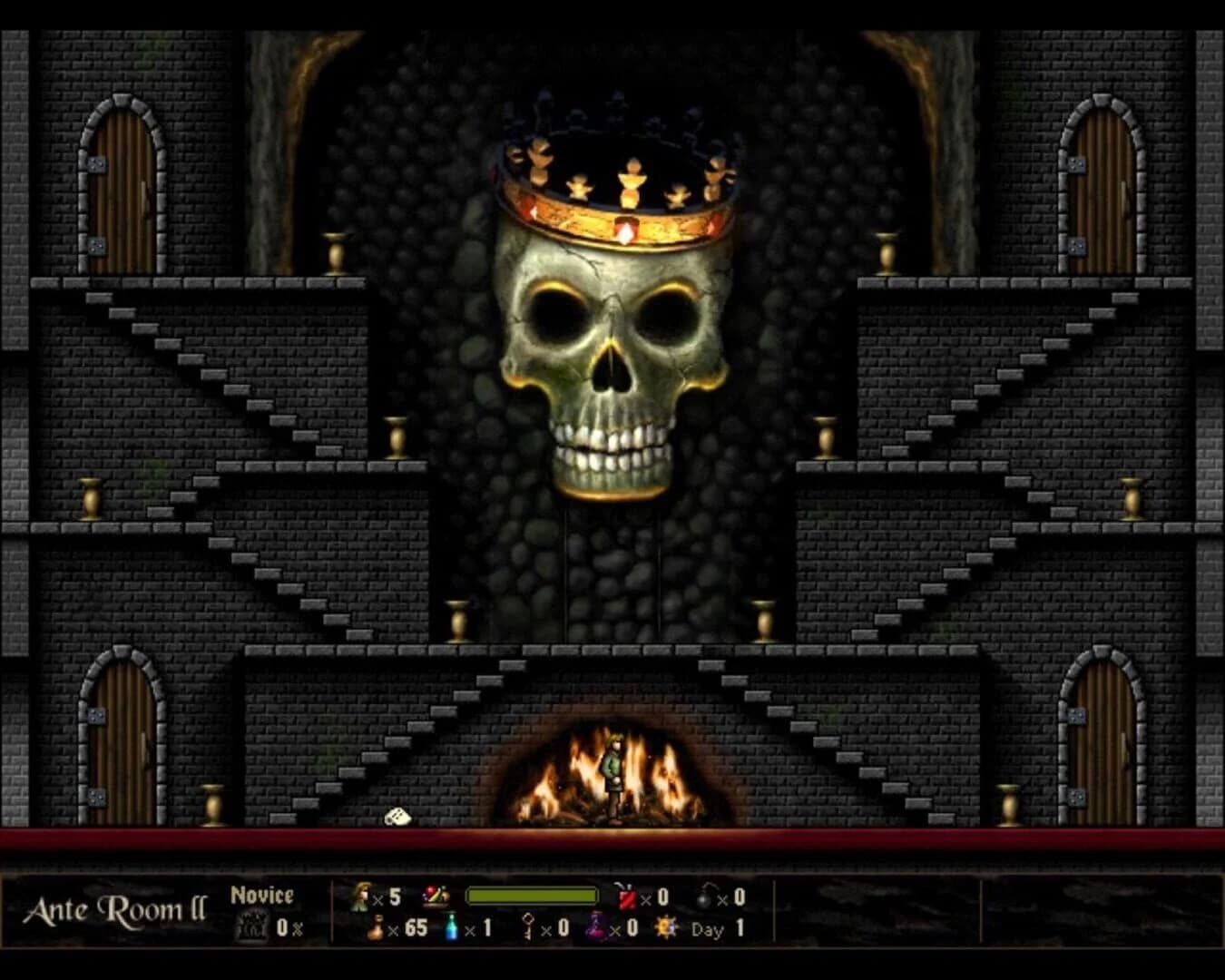This screenshot has height=980, width=1225.
Task: Click the dynamite icon showing x0
Action: point(628,898)
